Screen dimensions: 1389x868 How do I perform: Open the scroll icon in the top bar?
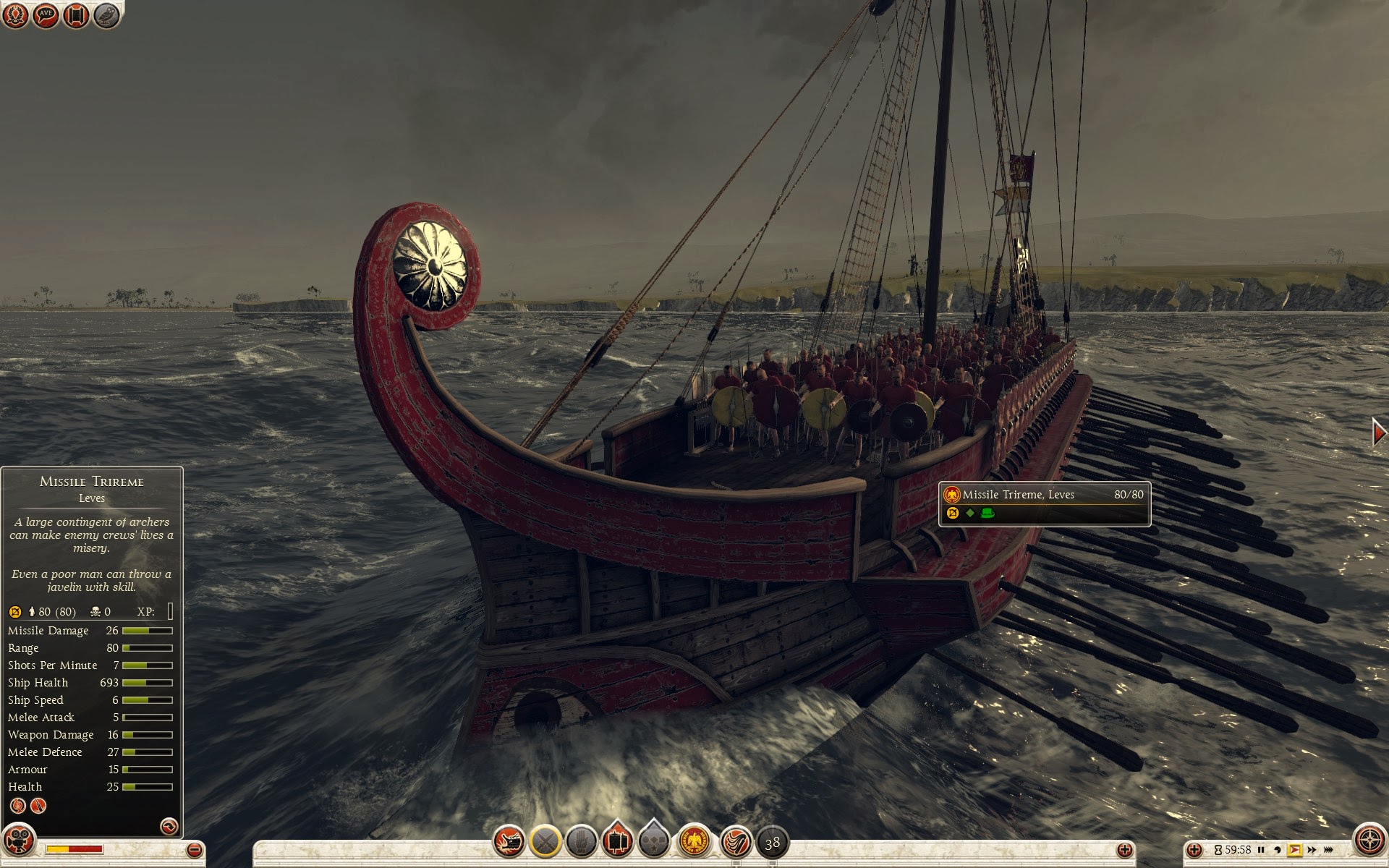tap(76, 14)
